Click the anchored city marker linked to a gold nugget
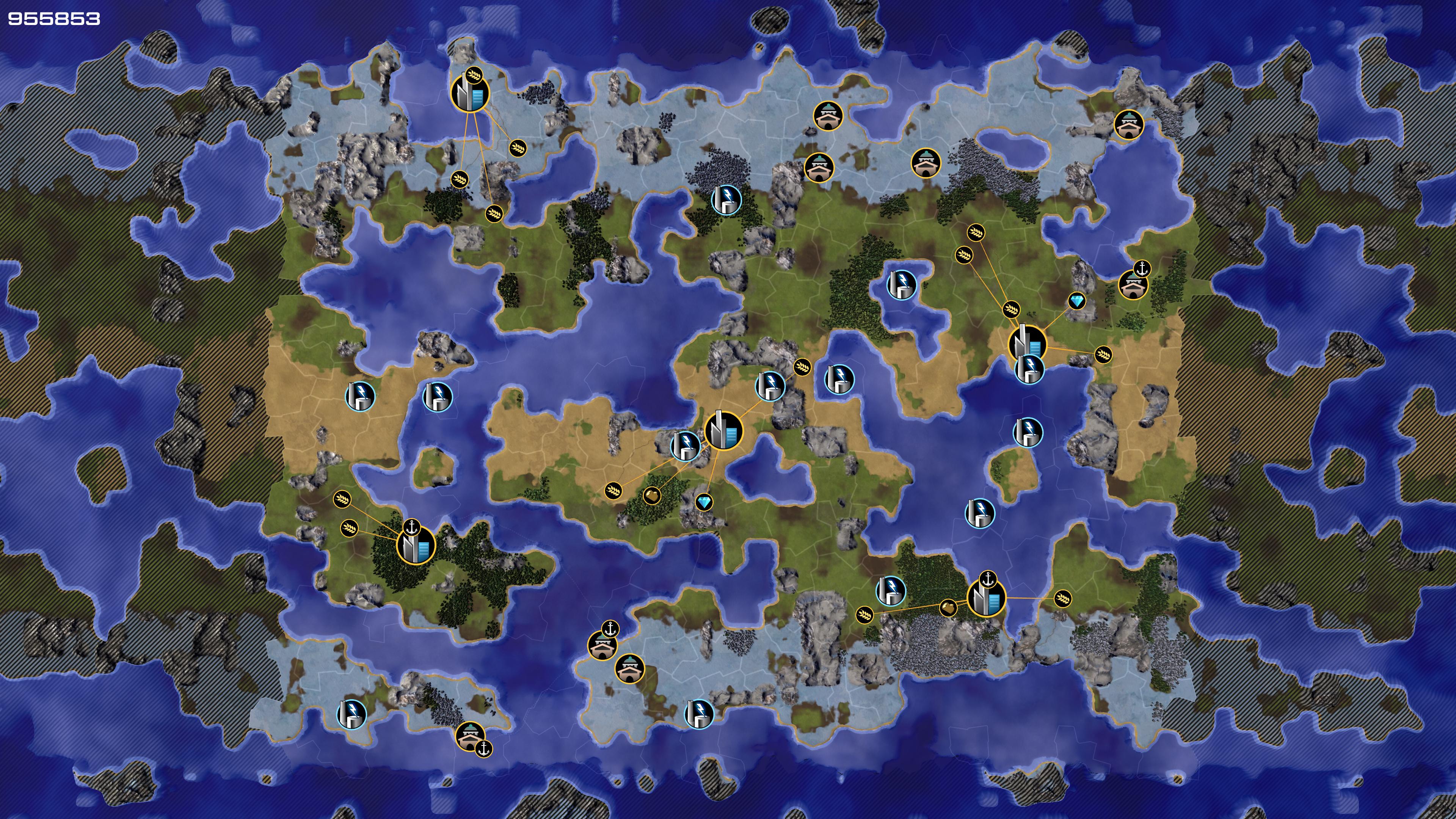The height and width of the screenshot is (819, 1456). click(986, 598)
